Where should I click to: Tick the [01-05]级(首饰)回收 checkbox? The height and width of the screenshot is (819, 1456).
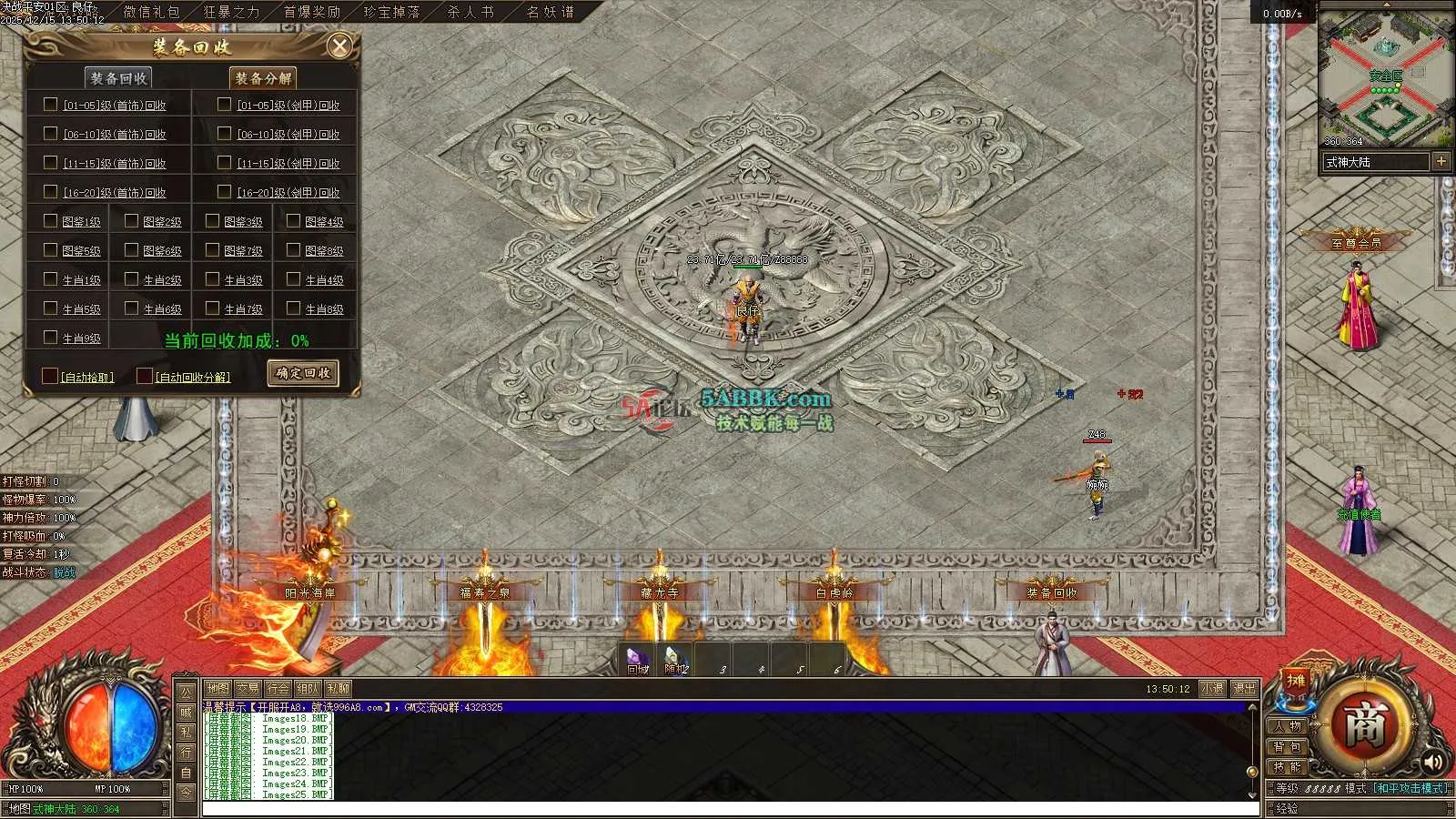click(51, 105)
